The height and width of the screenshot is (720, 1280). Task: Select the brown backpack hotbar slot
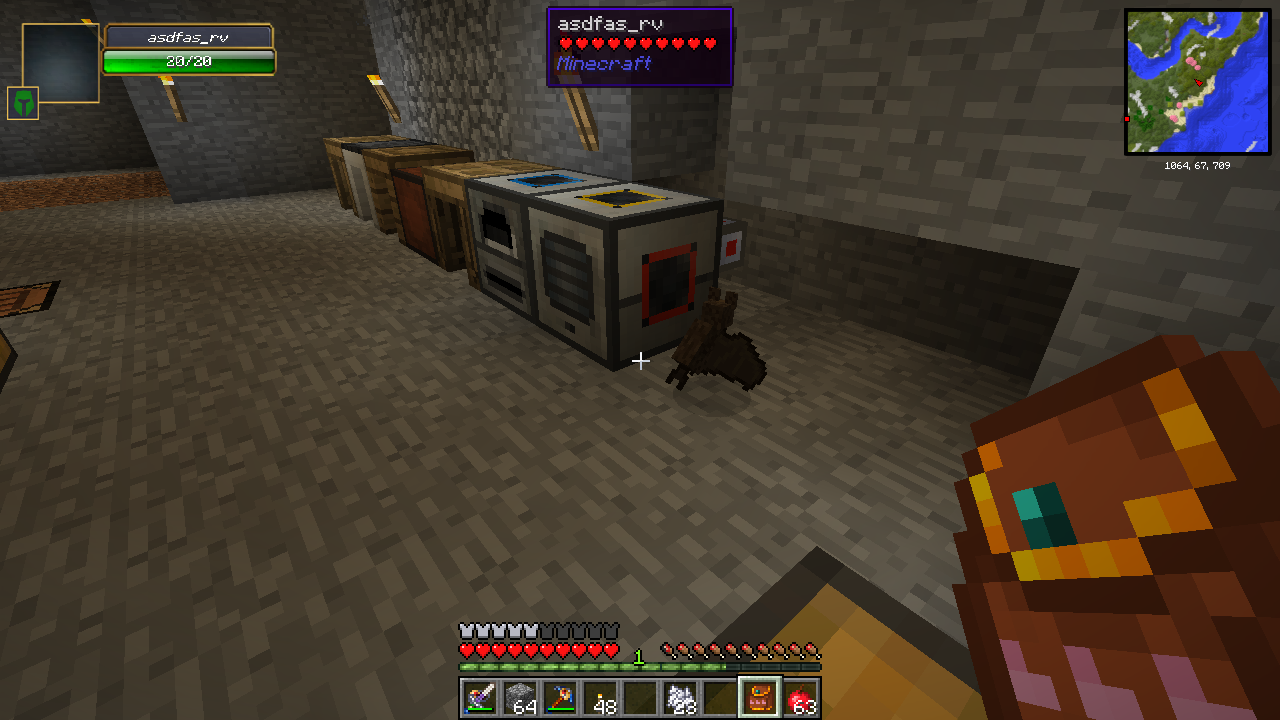pyautogui.click(x=760, y=697)
